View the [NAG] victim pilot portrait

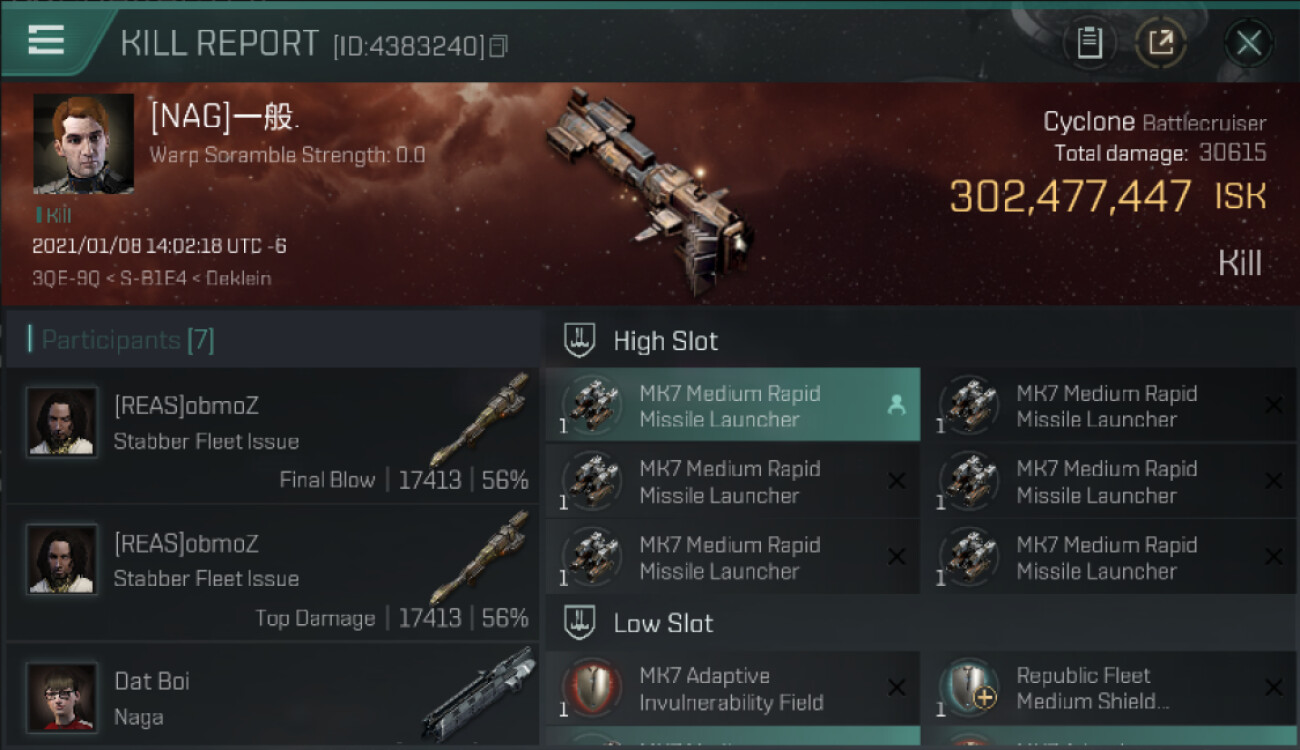click(x=83, y=143)
